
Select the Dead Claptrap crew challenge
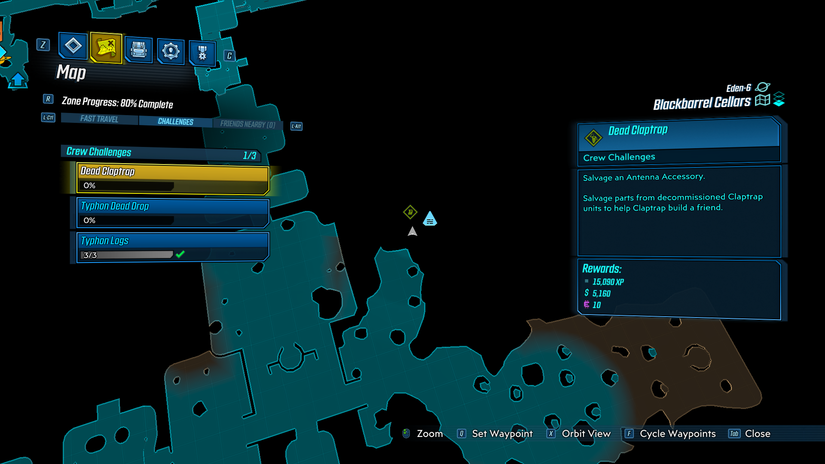[x=173, y=179]
